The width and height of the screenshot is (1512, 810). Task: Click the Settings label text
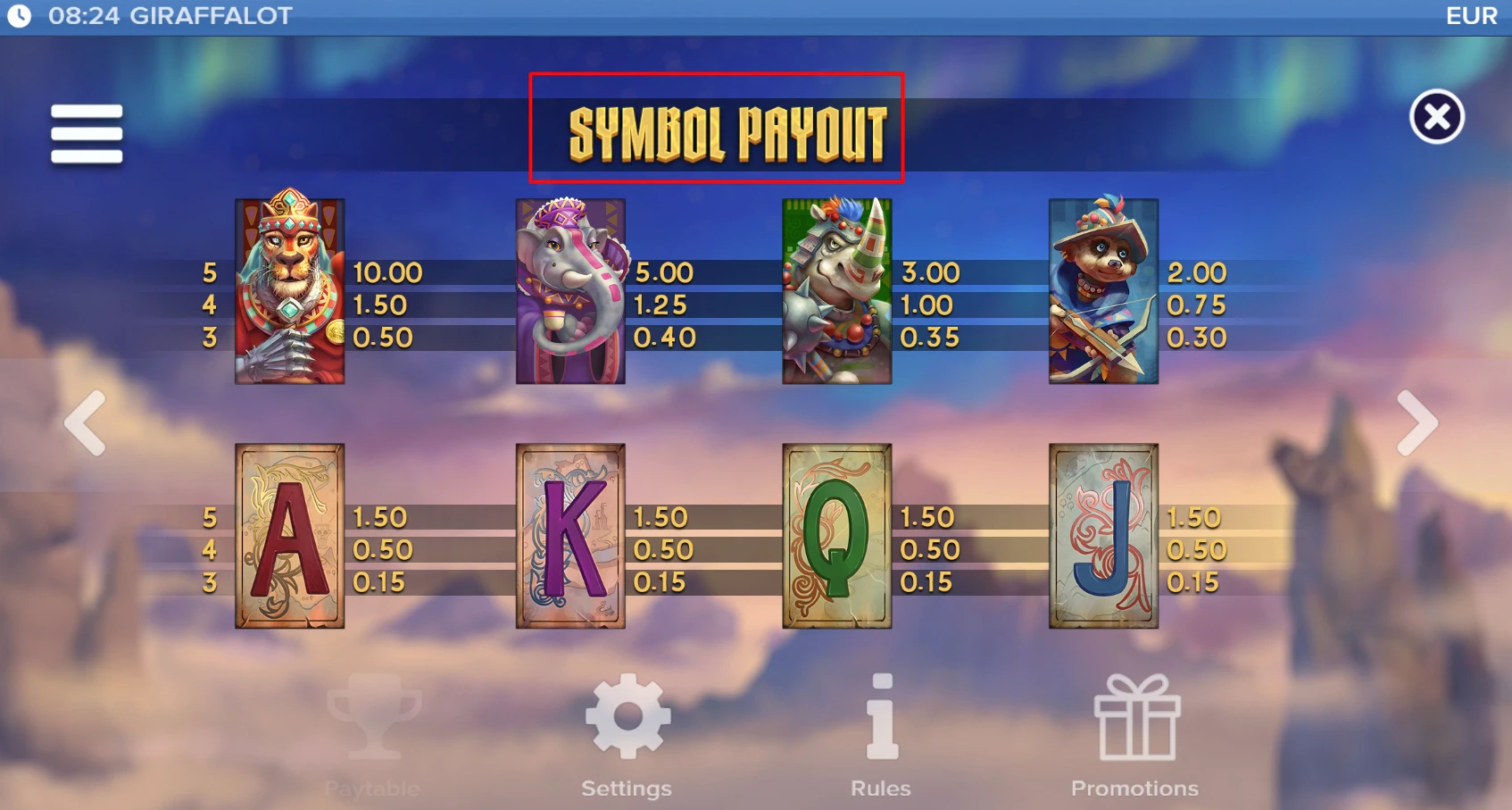626,789
